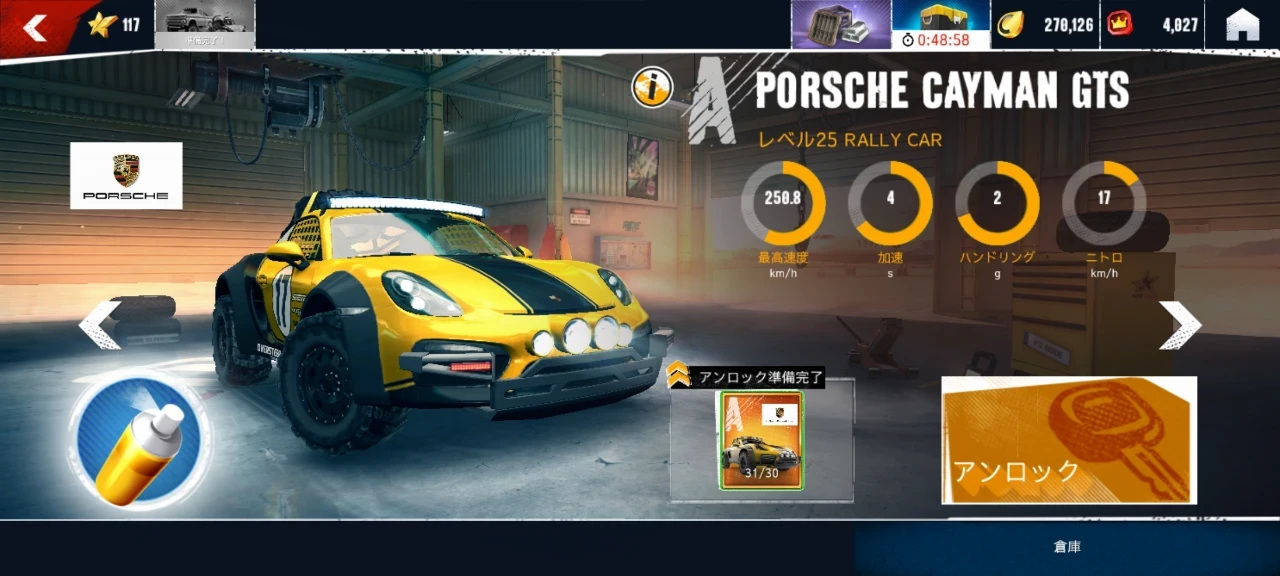Tap the アンロック unlock button

pyautogui.click(x=1068, y=440)
